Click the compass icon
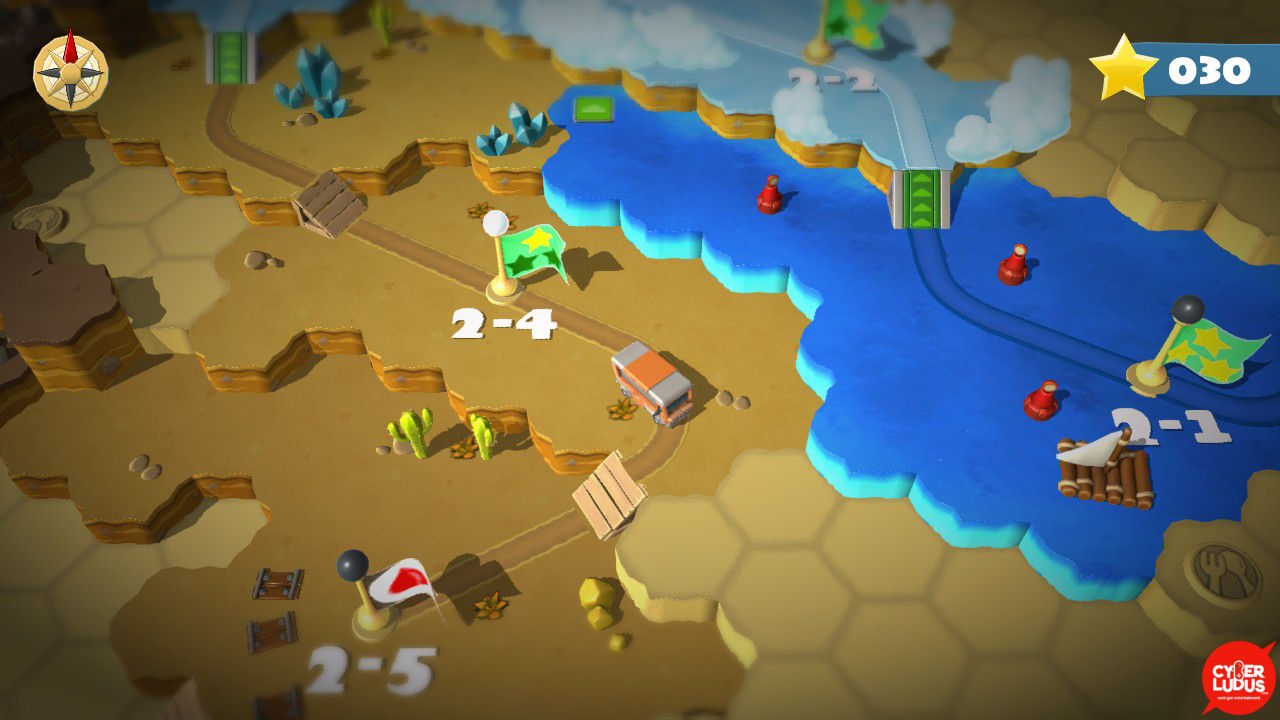Screen dimensions: 1280x720 [x=70, y=69]
